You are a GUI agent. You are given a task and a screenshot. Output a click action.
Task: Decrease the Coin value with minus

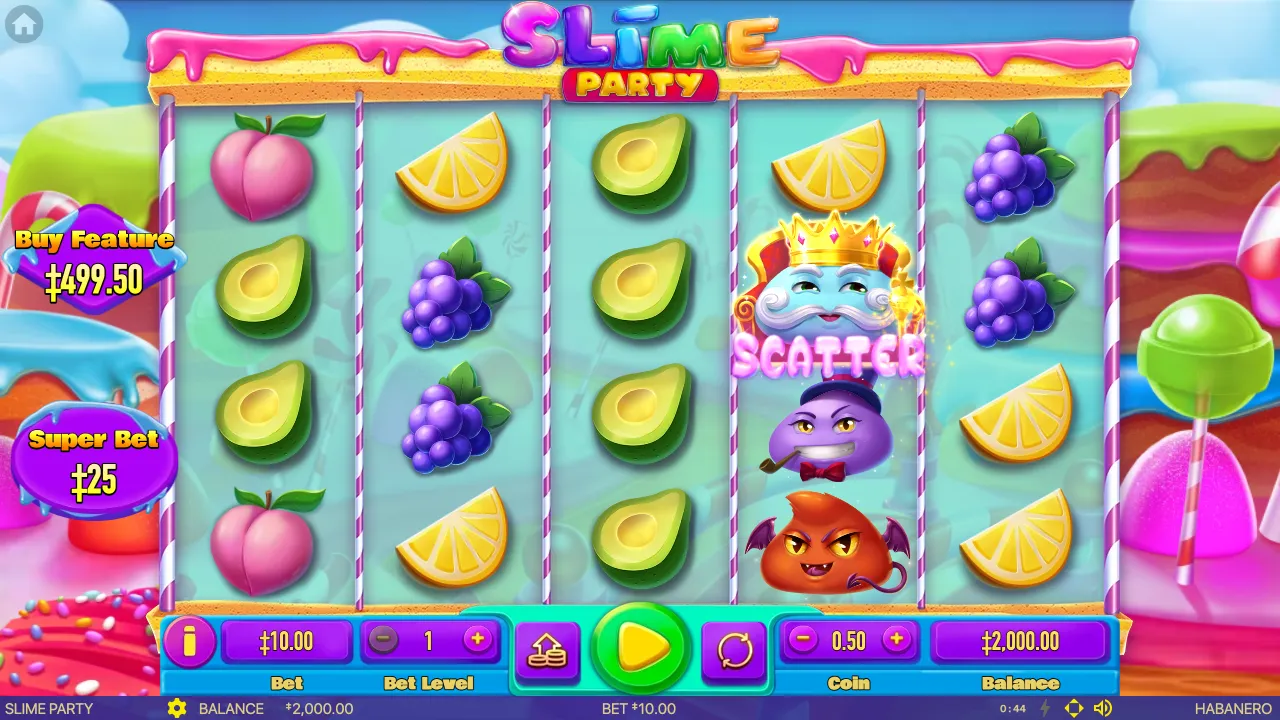pos(801,641)
